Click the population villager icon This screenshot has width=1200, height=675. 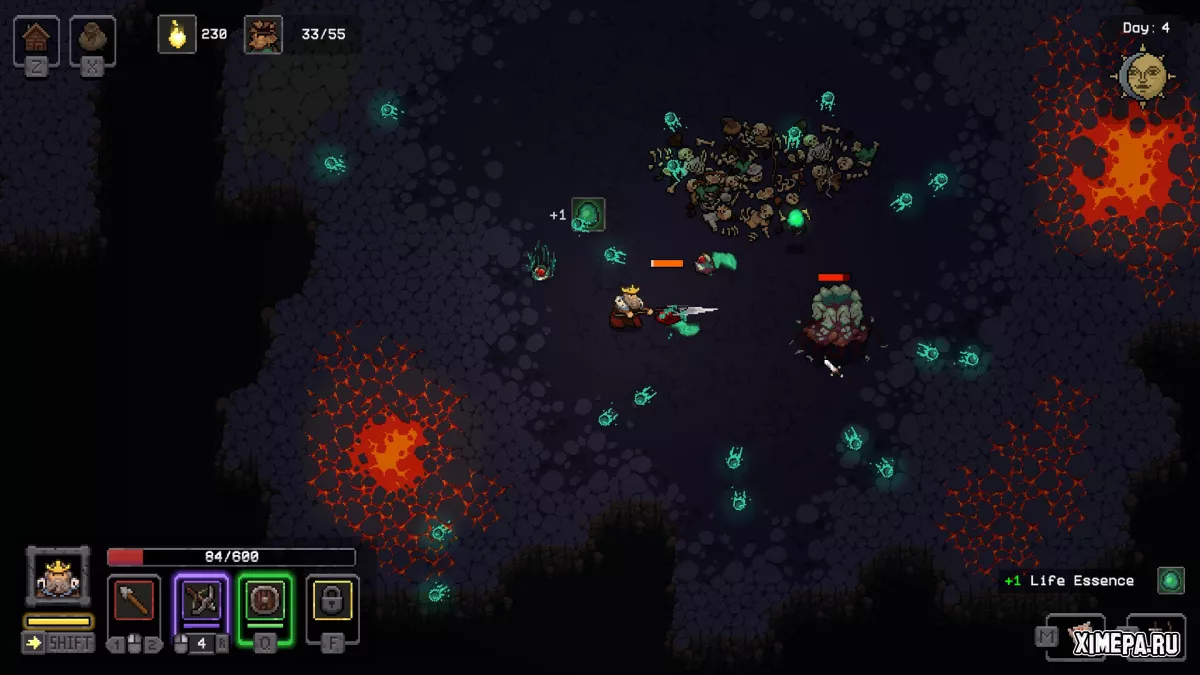(263, 34)
